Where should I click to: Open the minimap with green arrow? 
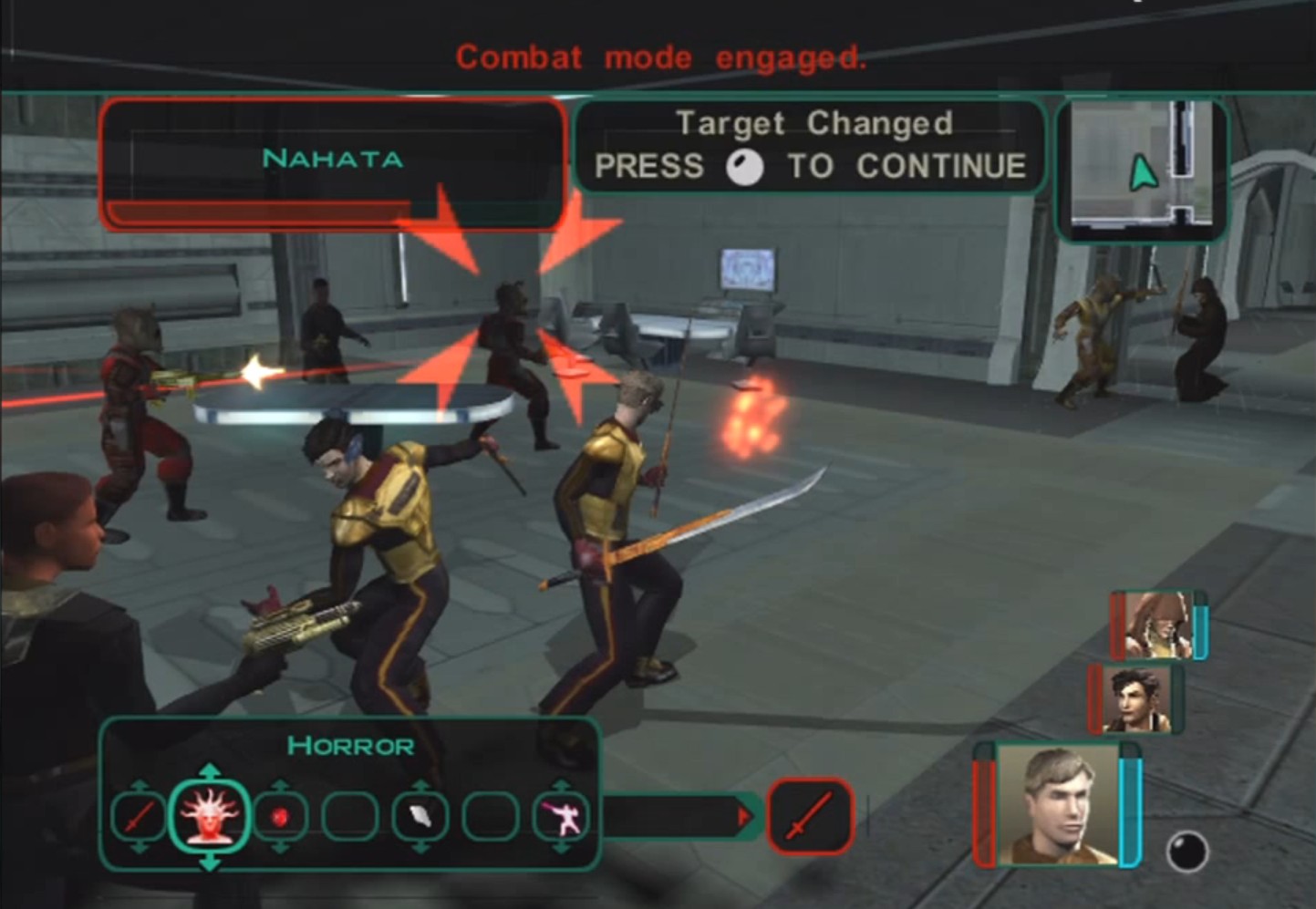pyautogui.click(x=1142, y=170)
